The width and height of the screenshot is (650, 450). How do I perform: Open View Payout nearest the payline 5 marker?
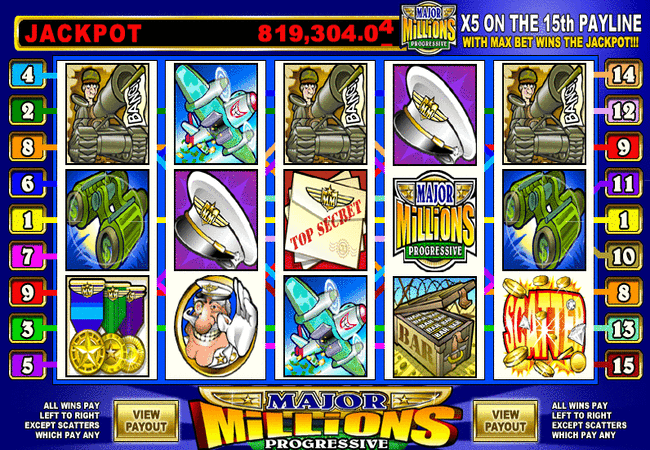(x=139, y=419)
